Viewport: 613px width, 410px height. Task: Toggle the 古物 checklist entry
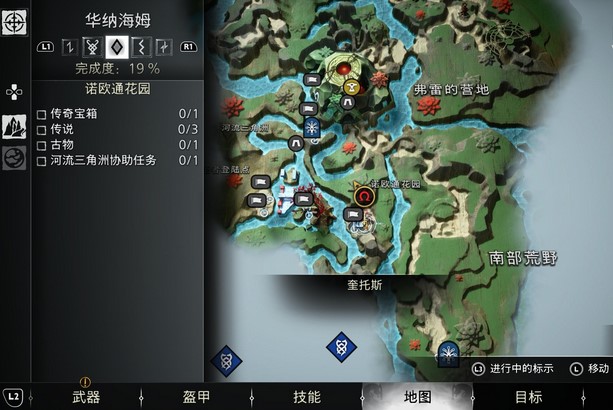click(x=42, y=145)
